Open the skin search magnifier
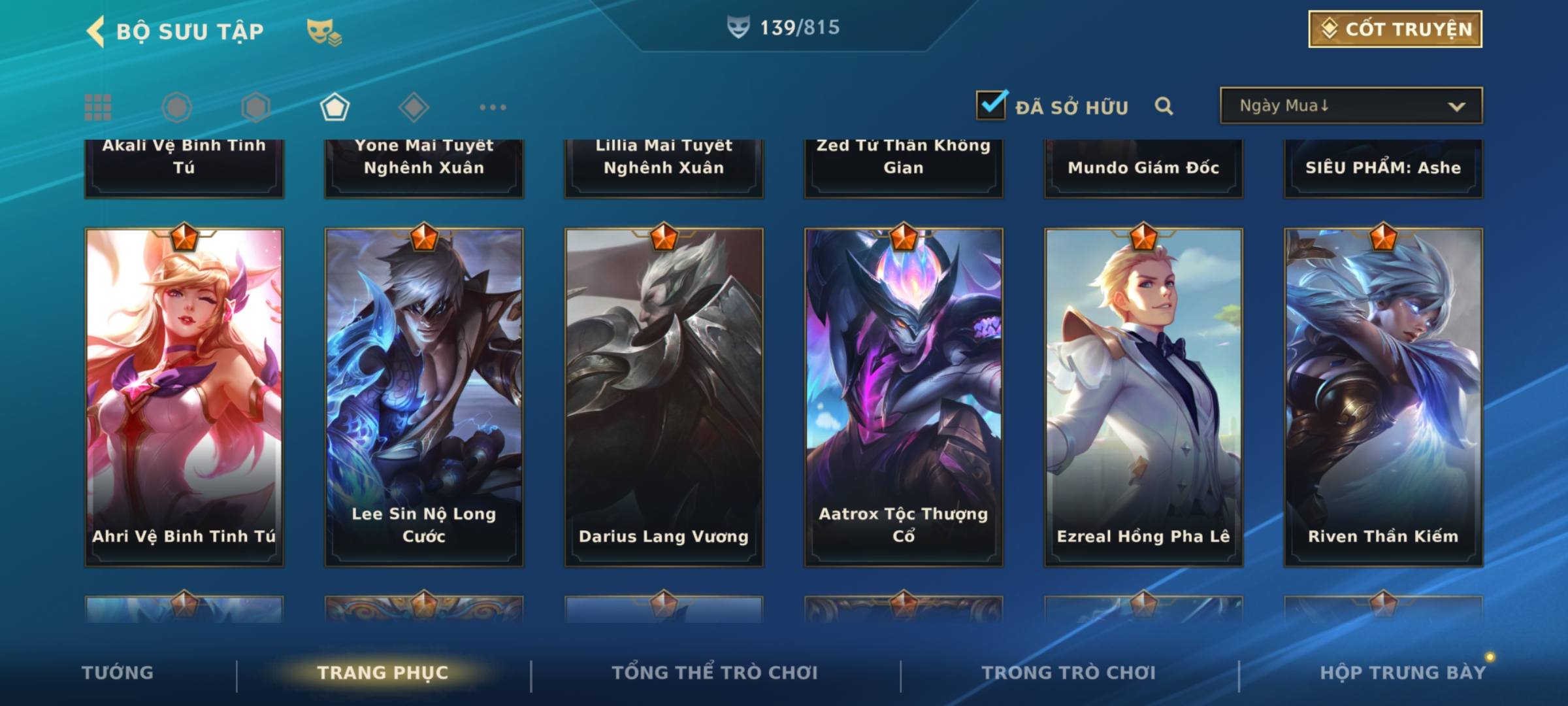This screenshot has width=1568, height=706. (x=1164, y=106)
